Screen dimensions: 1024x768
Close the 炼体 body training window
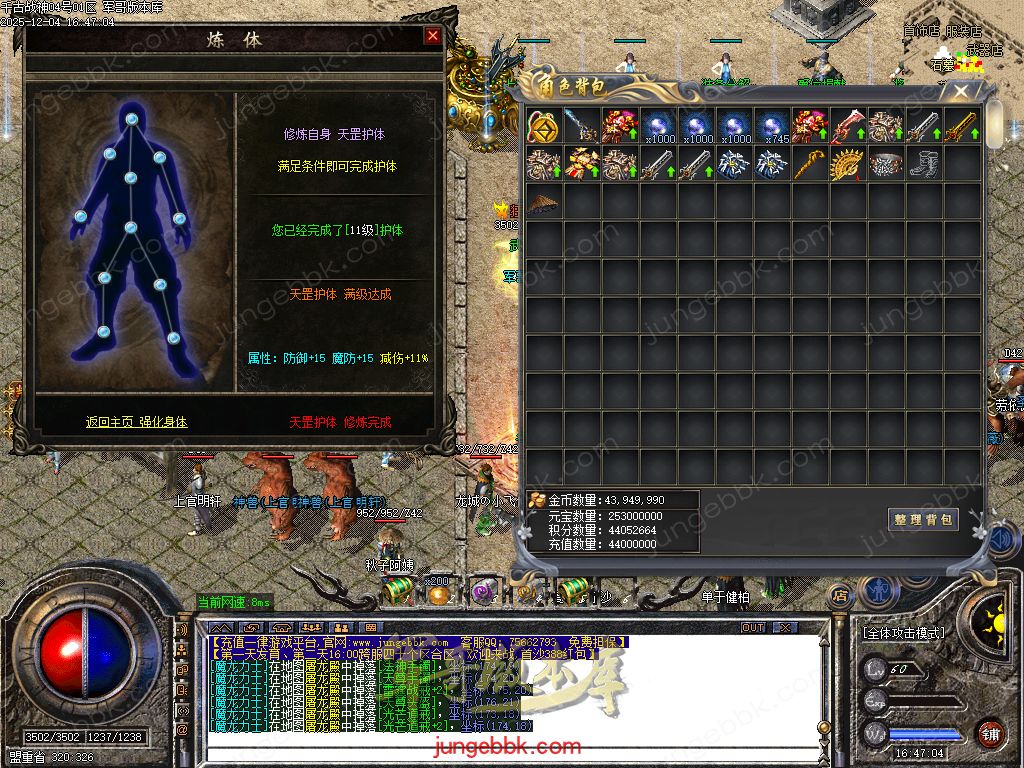click(432, 36)
